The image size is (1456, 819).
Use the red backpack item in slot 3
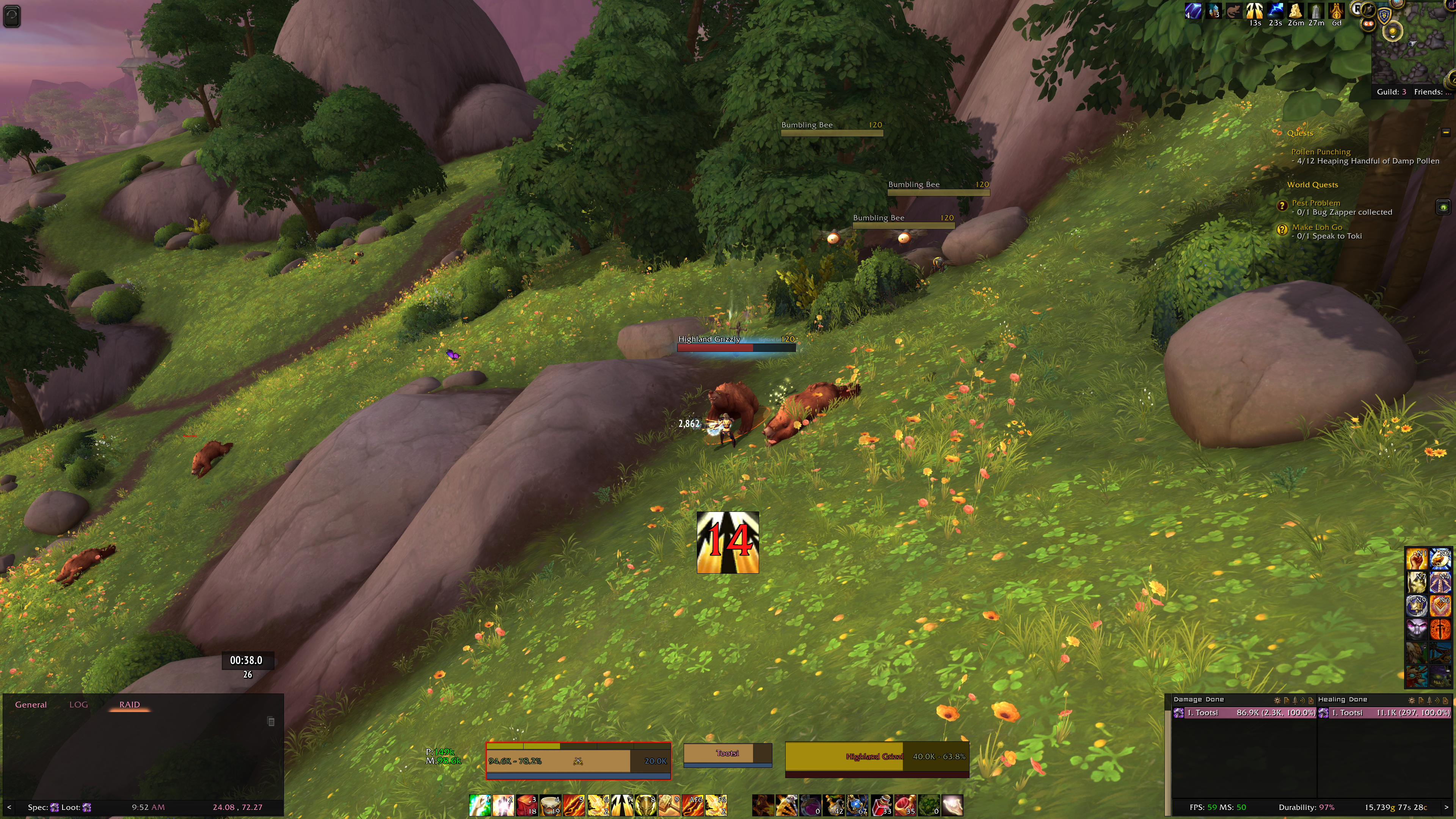point(526,805)
